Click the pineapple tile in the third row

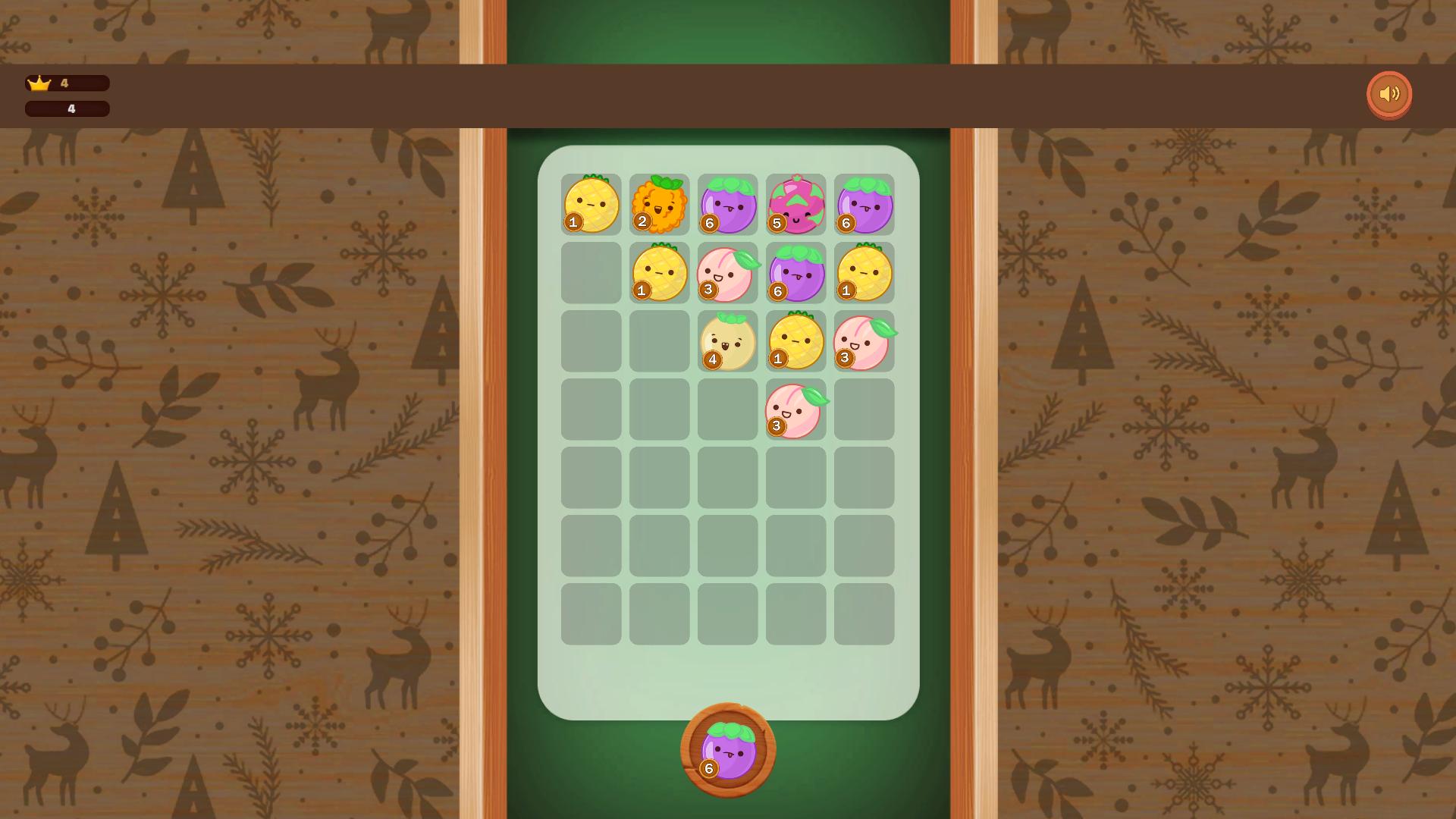point(796,343)
